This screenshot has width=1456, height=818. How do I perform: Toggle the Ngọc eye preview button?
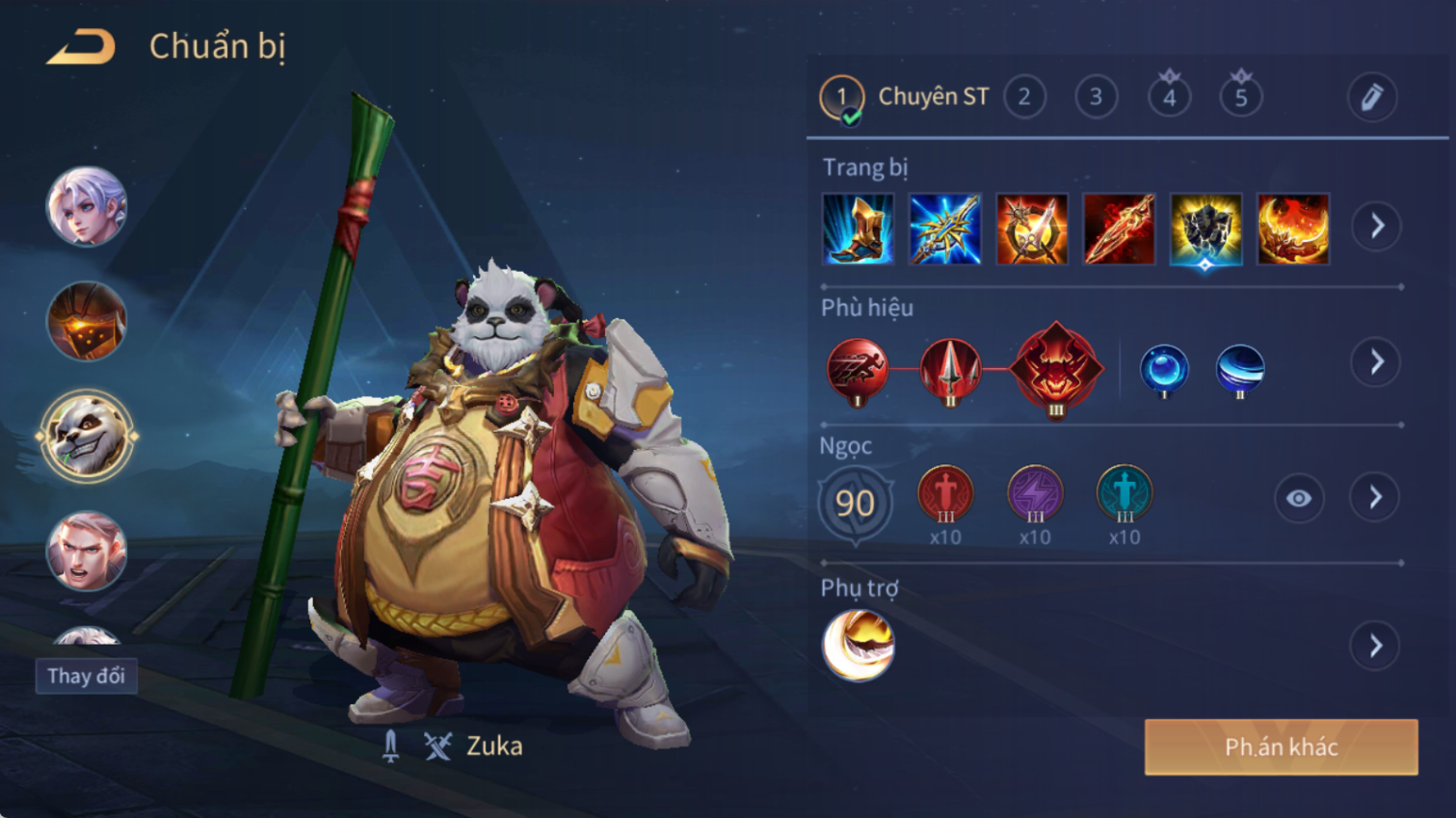click(x=1298, y=498)
